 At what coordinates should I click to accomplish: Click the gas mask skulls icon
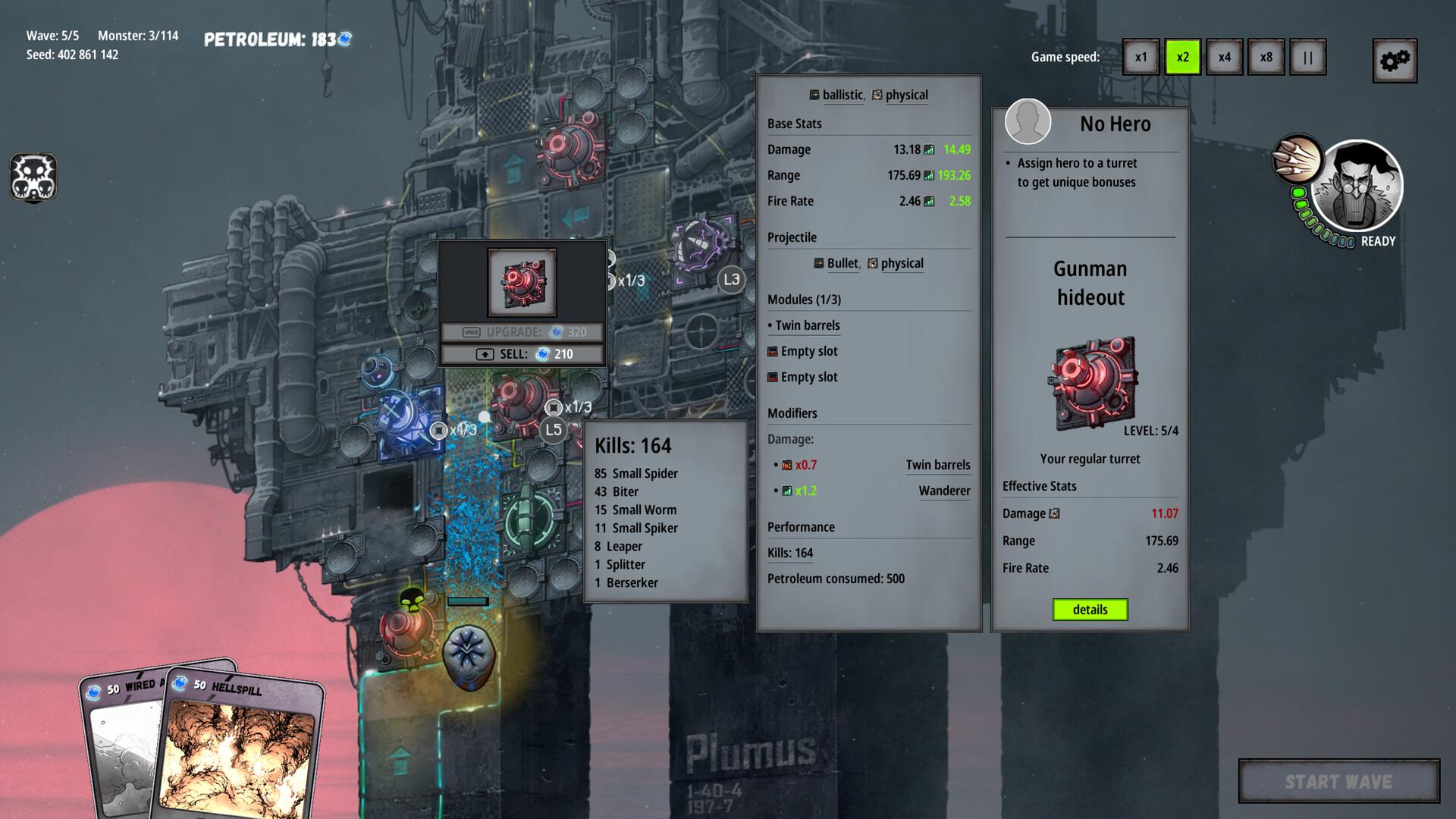(33, 177)
